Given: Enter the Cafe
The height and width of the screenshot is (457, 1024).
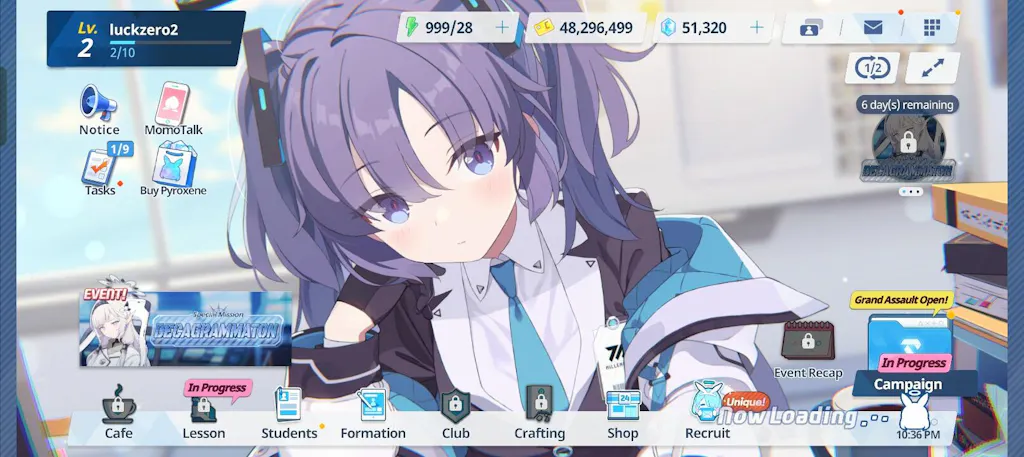Looking at the screenshot, I should pos(118,414).
